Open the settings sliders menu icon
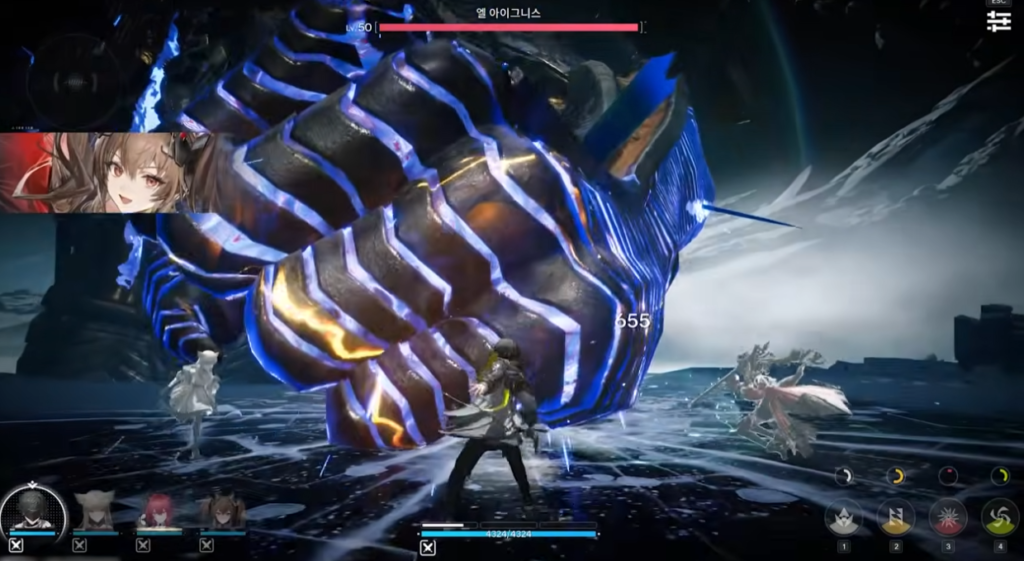Image resolution: width=1024 pixels, height=561 pixels. [998, 21]
